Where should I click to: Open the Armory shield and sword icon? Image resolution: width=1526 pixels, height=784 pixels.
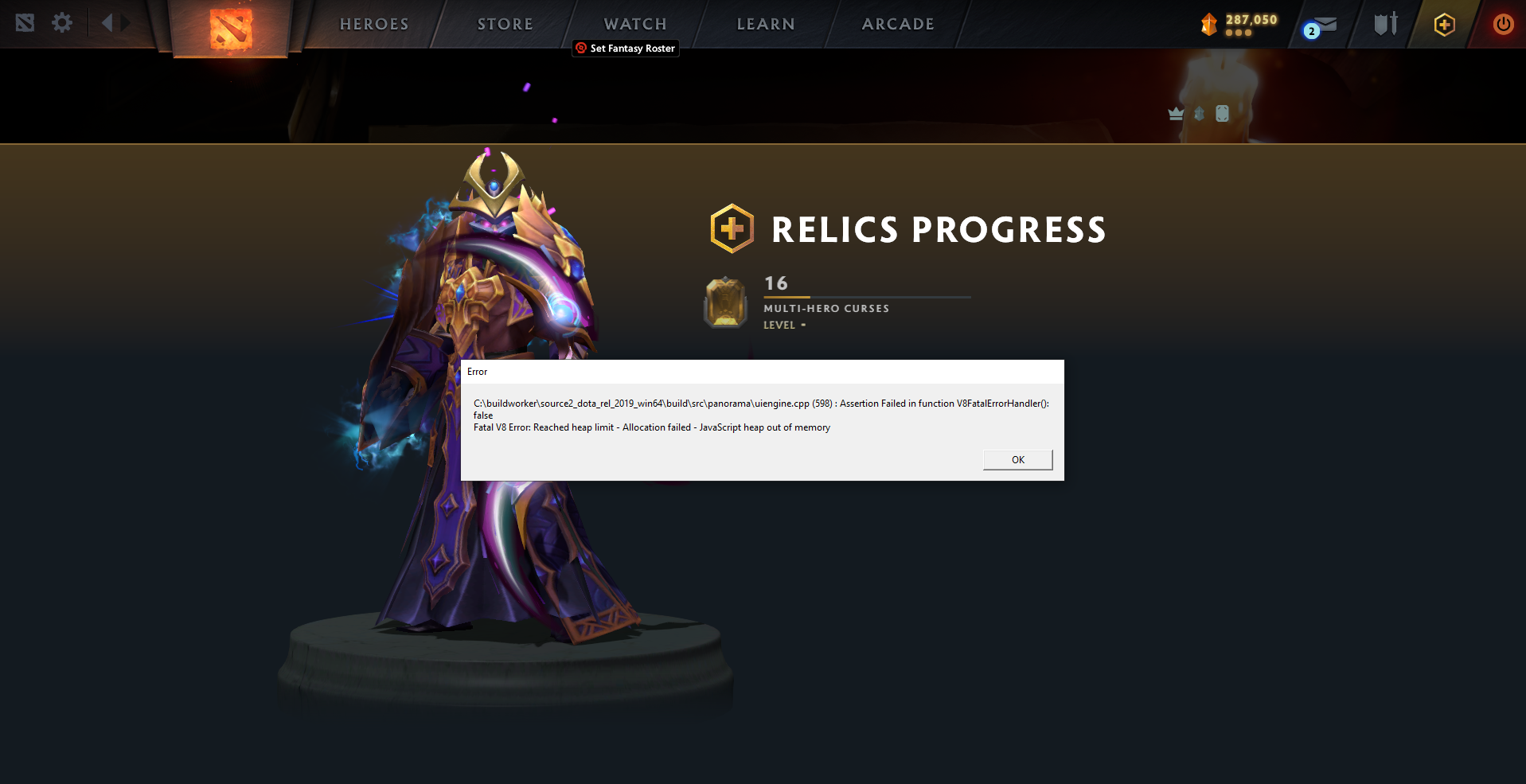[x=1384, y=24]
